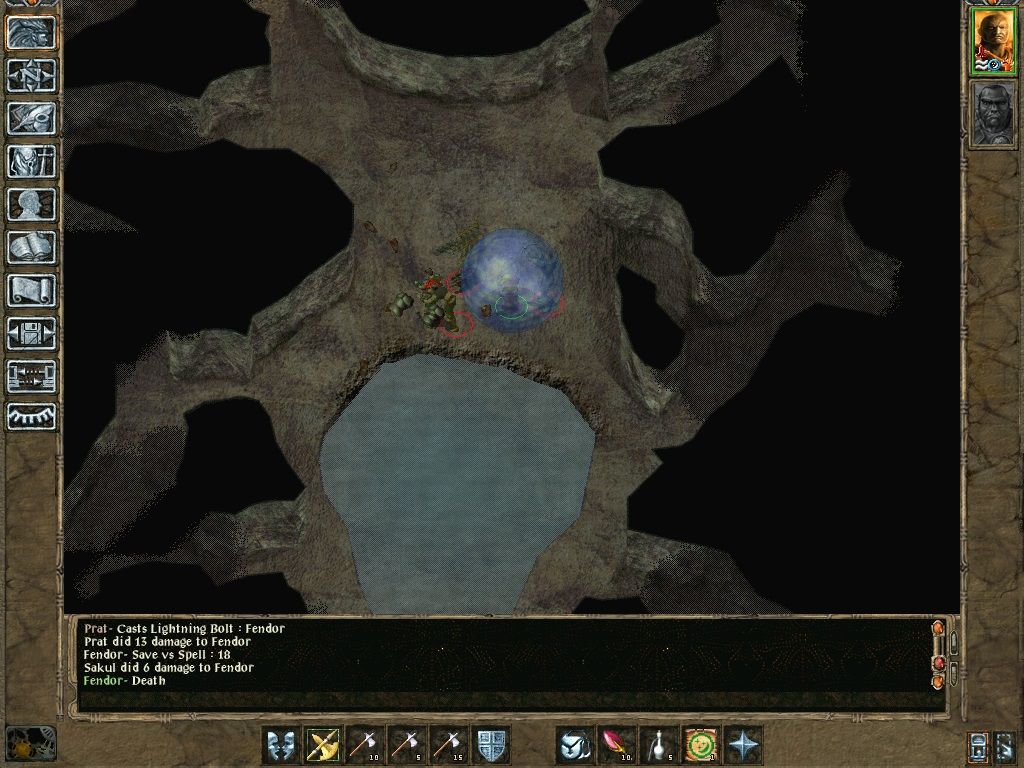
Task: Open the priest scroll icon
Action: tap(31, 290)
